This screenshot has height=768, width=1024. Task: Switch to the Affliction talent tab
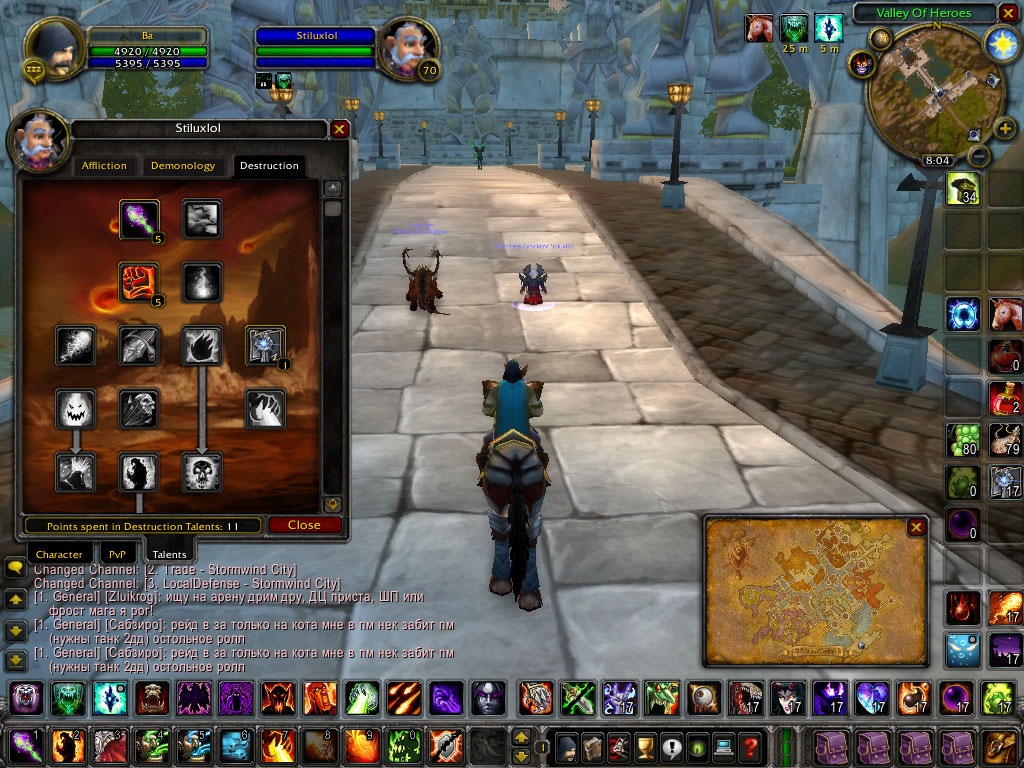104,166
